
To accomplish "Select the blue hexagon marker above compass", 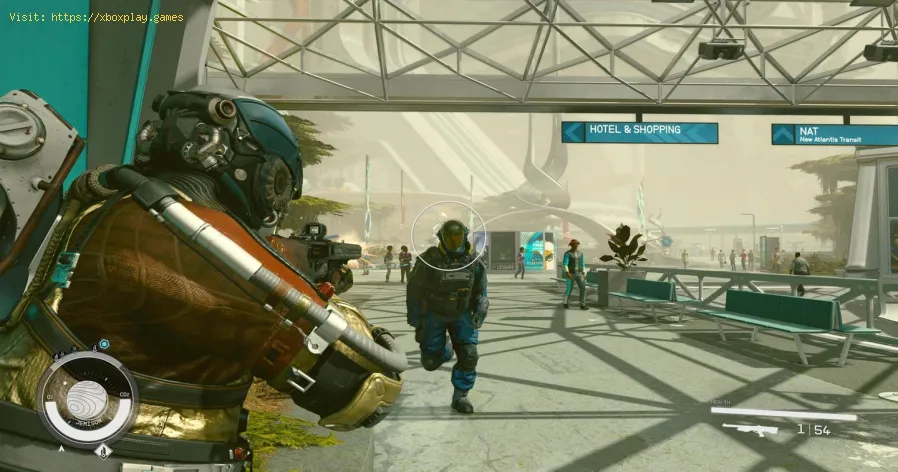I will (x=103, y=344).
